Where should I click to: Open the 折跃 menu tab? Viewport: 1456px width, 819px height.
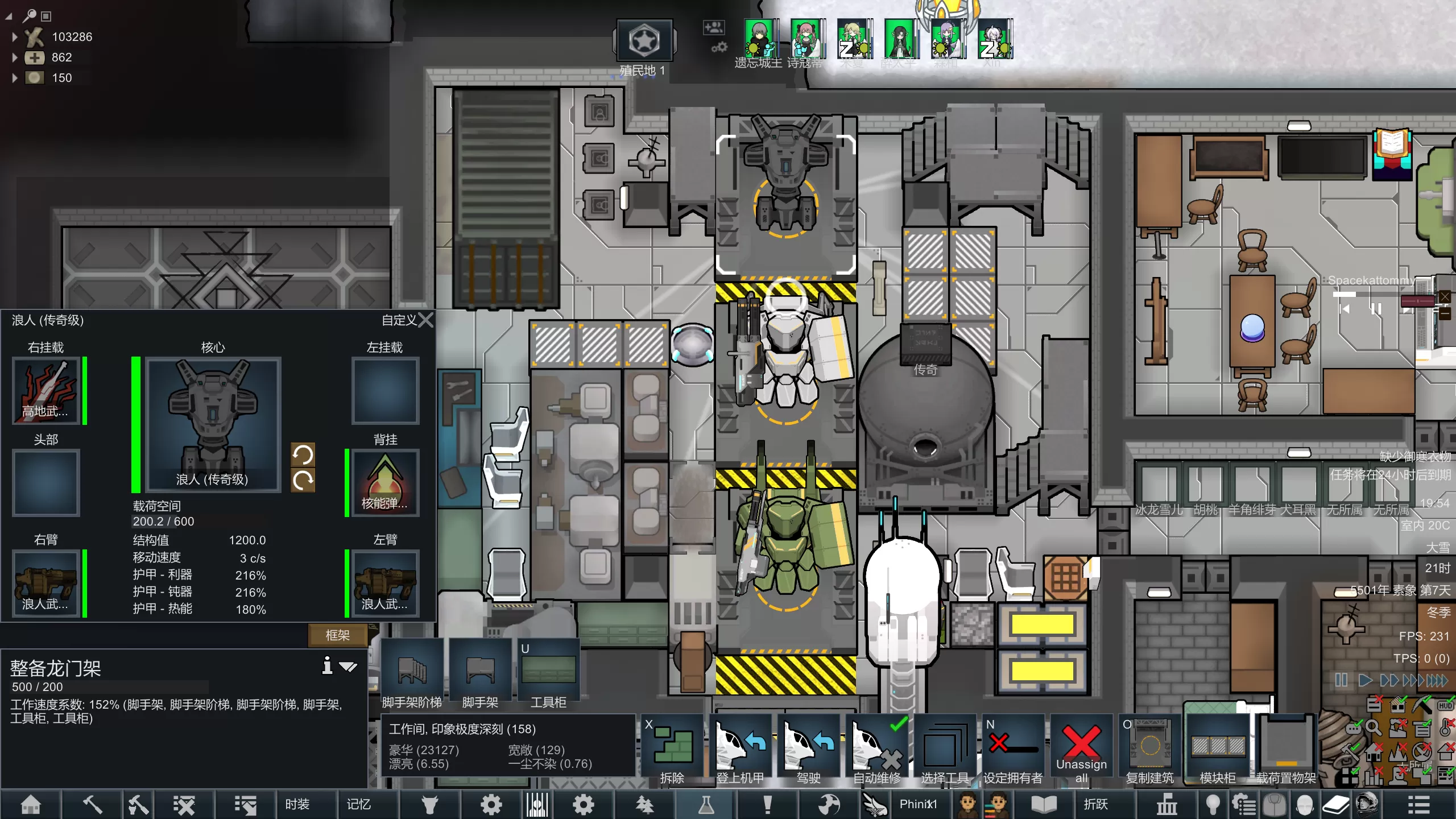point(1095,804)
